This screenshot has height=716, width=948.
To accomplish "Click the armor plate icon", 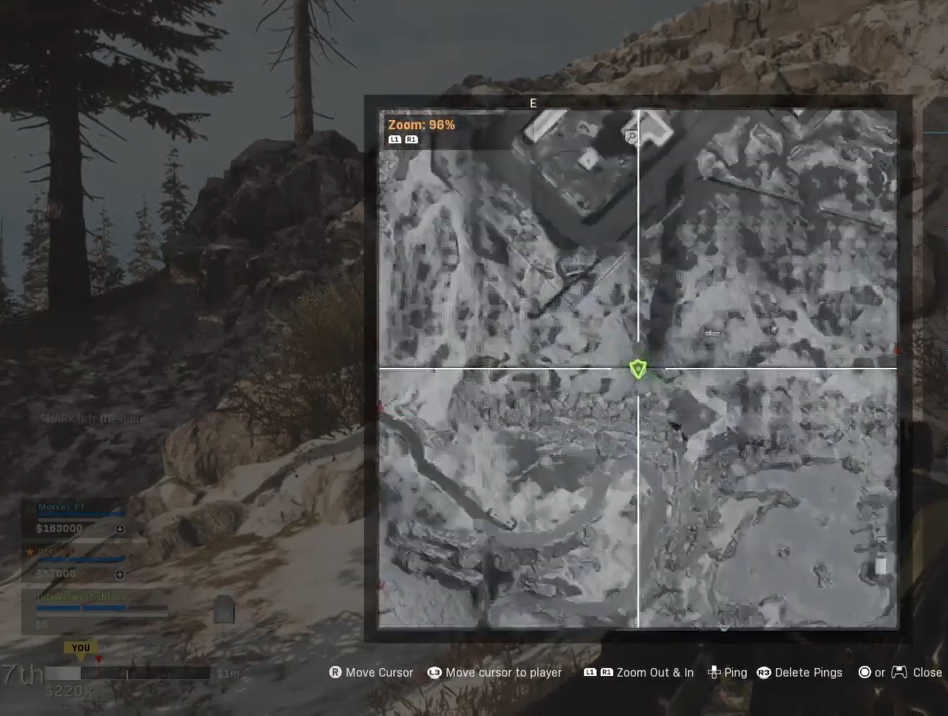I will pos(224,610).
